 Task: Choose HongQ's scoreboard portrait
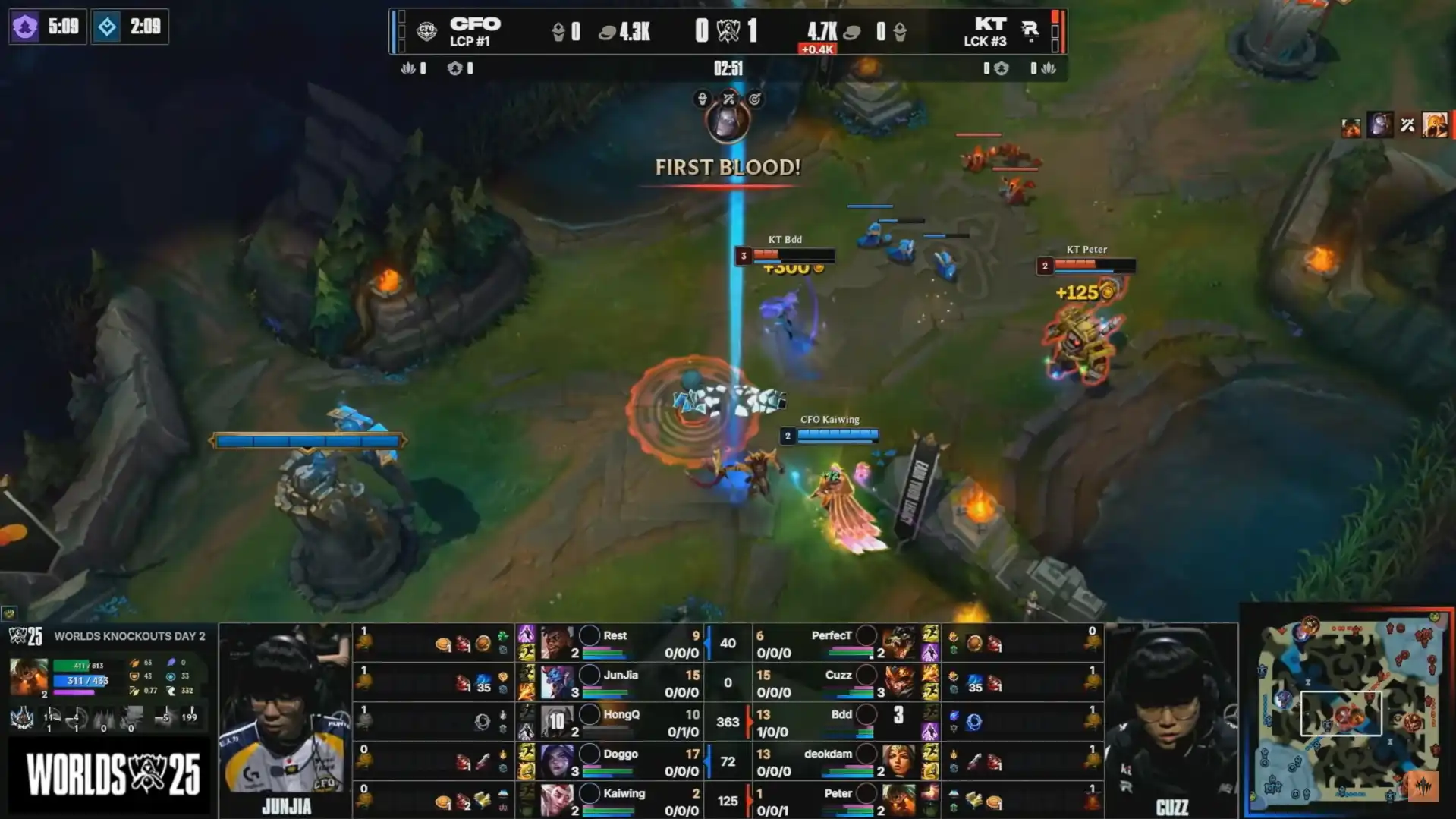pyautogui.click(x=557, y=722)
